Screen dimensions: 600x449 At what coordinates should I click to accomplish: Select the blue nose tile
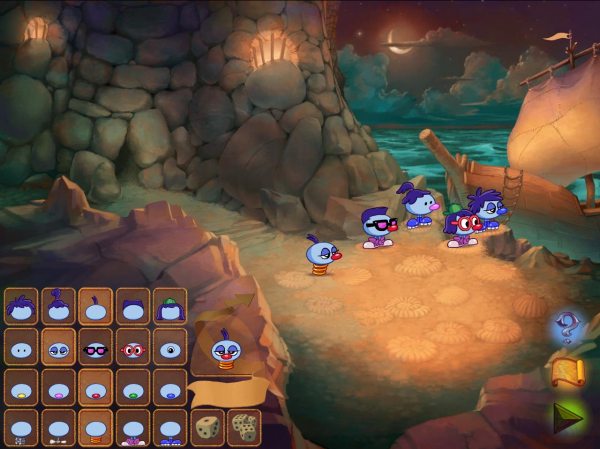pos(170,388)
